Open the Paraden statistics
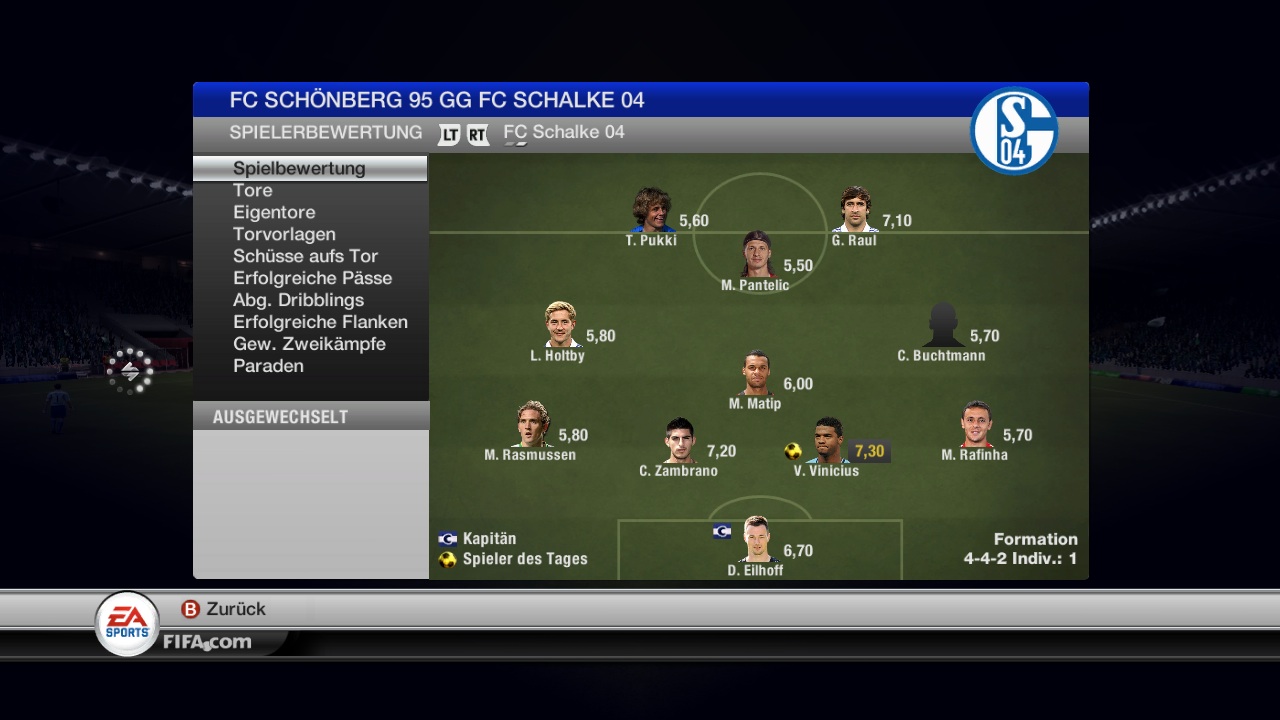The height and width of the screenshot is (720, 1280). point(268,366)
